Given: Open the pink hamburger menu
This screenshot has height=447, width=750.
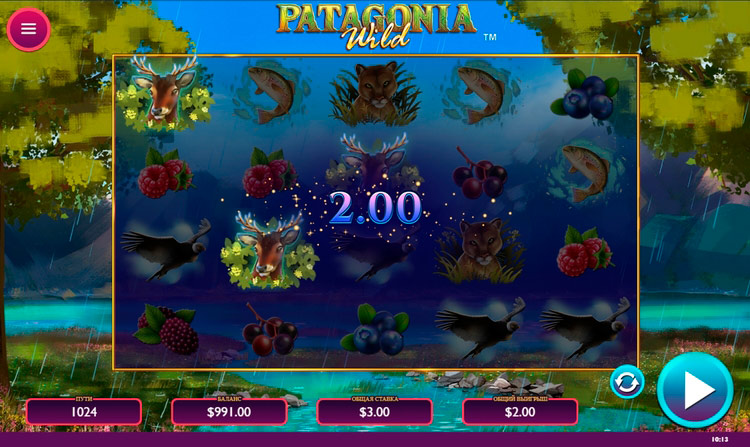Looking at the screenshot, I should click(x=28, y=29).
